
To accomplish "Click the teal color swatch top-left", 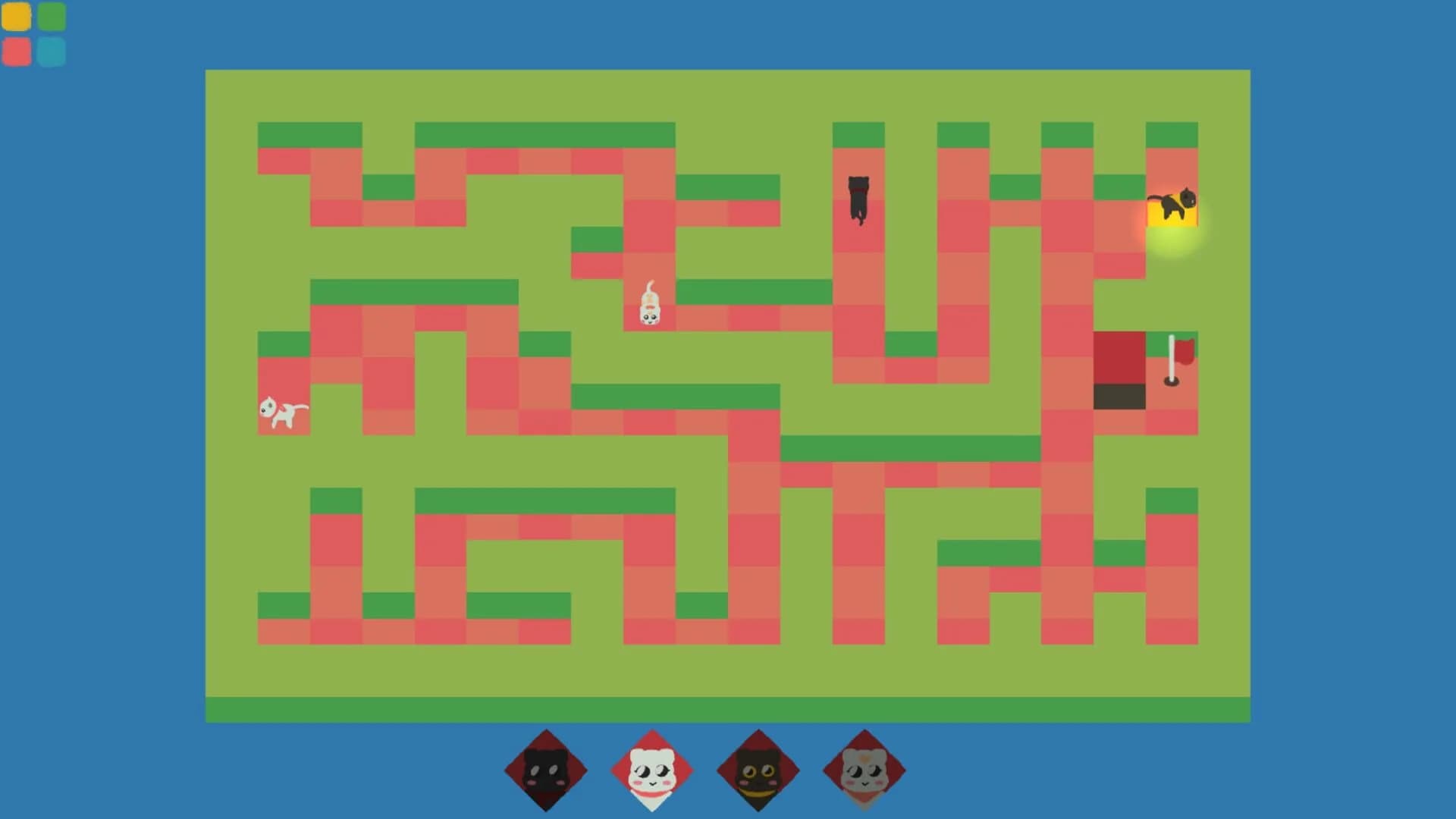I will coord(50,51).
